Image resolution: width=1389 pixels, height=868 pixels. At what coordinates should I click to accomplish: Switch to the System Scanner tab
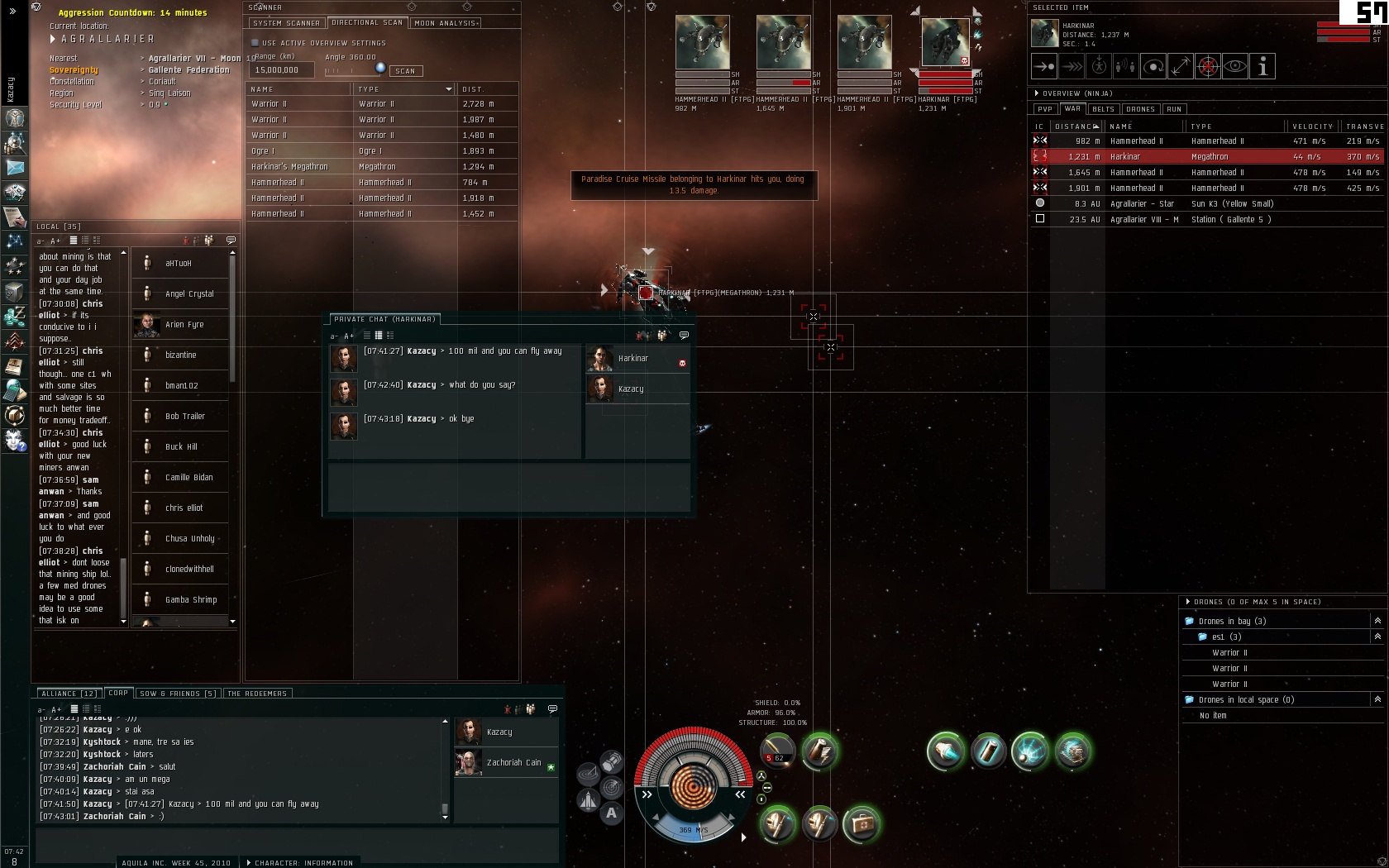(x=286, y=23)
